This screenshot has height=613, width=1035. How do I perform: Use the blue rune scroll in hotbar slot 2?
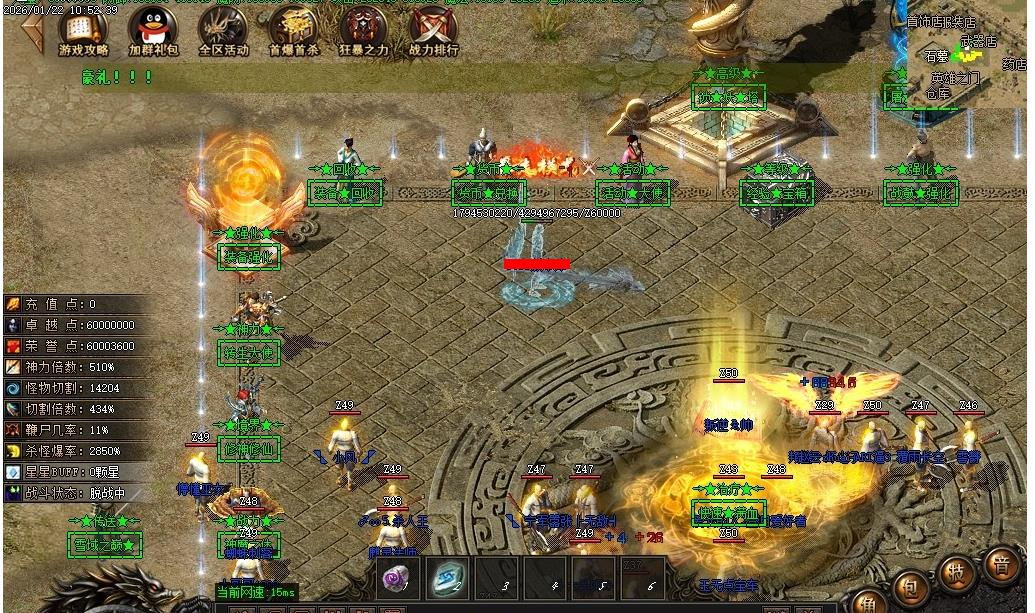pyautogui.click(x=445, y=577)
